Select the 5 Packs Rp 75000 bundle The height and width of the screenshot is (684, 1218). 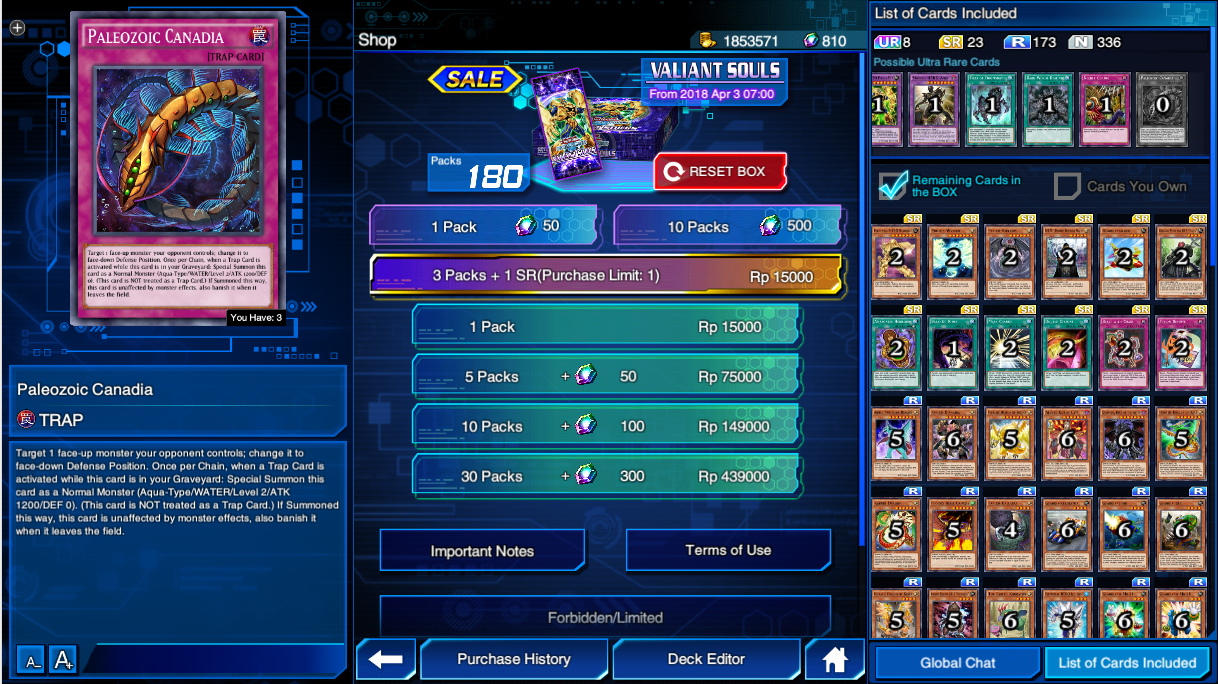[607, 377]
